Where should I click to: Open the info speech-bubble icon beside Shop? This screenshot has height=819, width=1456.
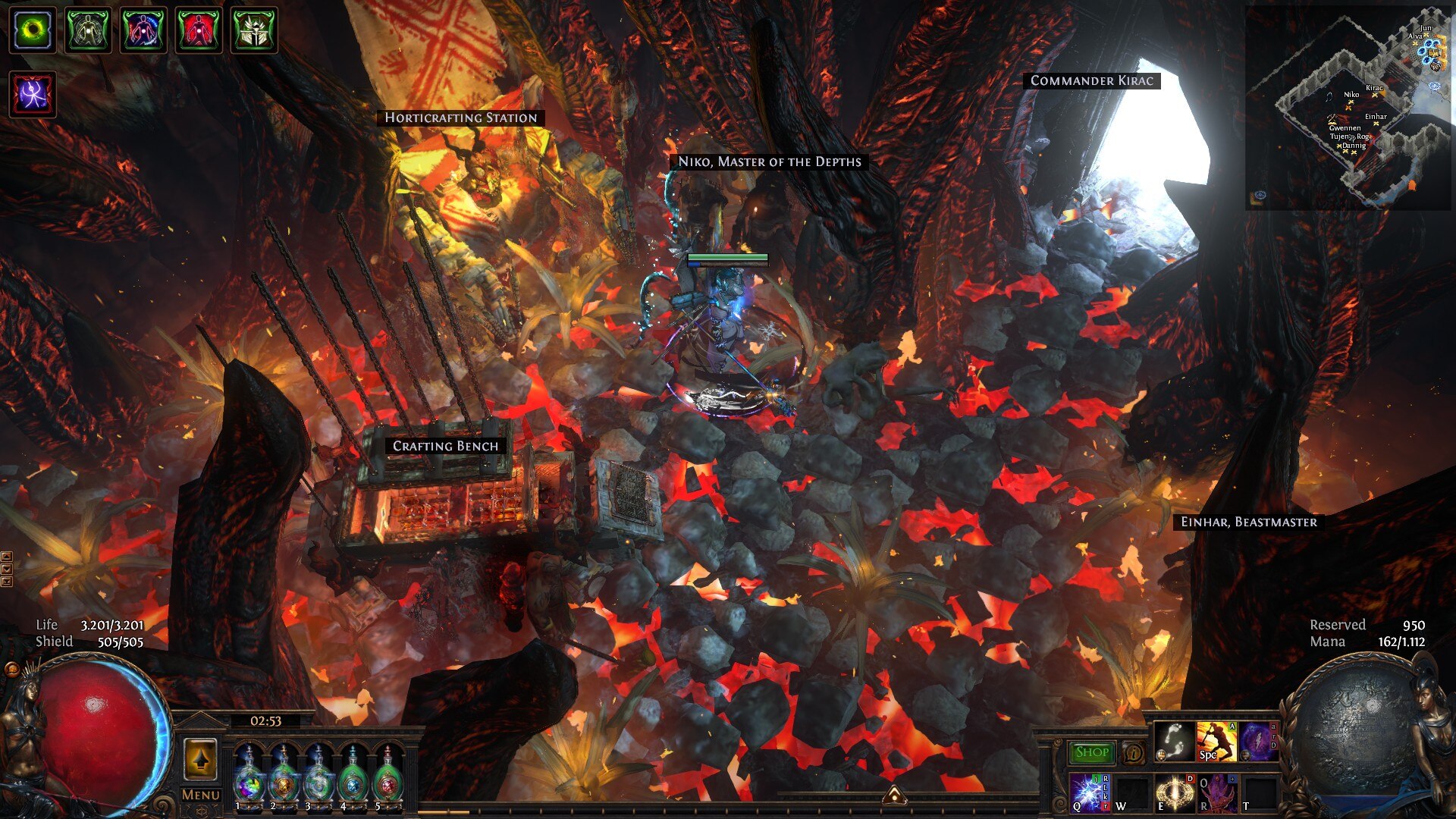(1133, 754)
